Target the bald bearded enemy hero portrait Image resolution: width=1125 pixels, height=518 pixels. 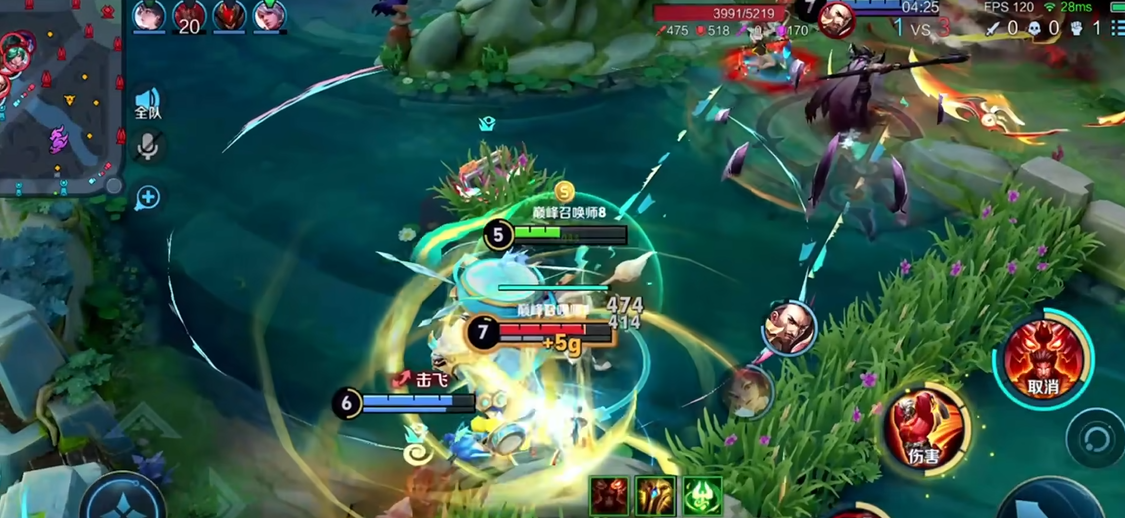click(x=789, y=327)
